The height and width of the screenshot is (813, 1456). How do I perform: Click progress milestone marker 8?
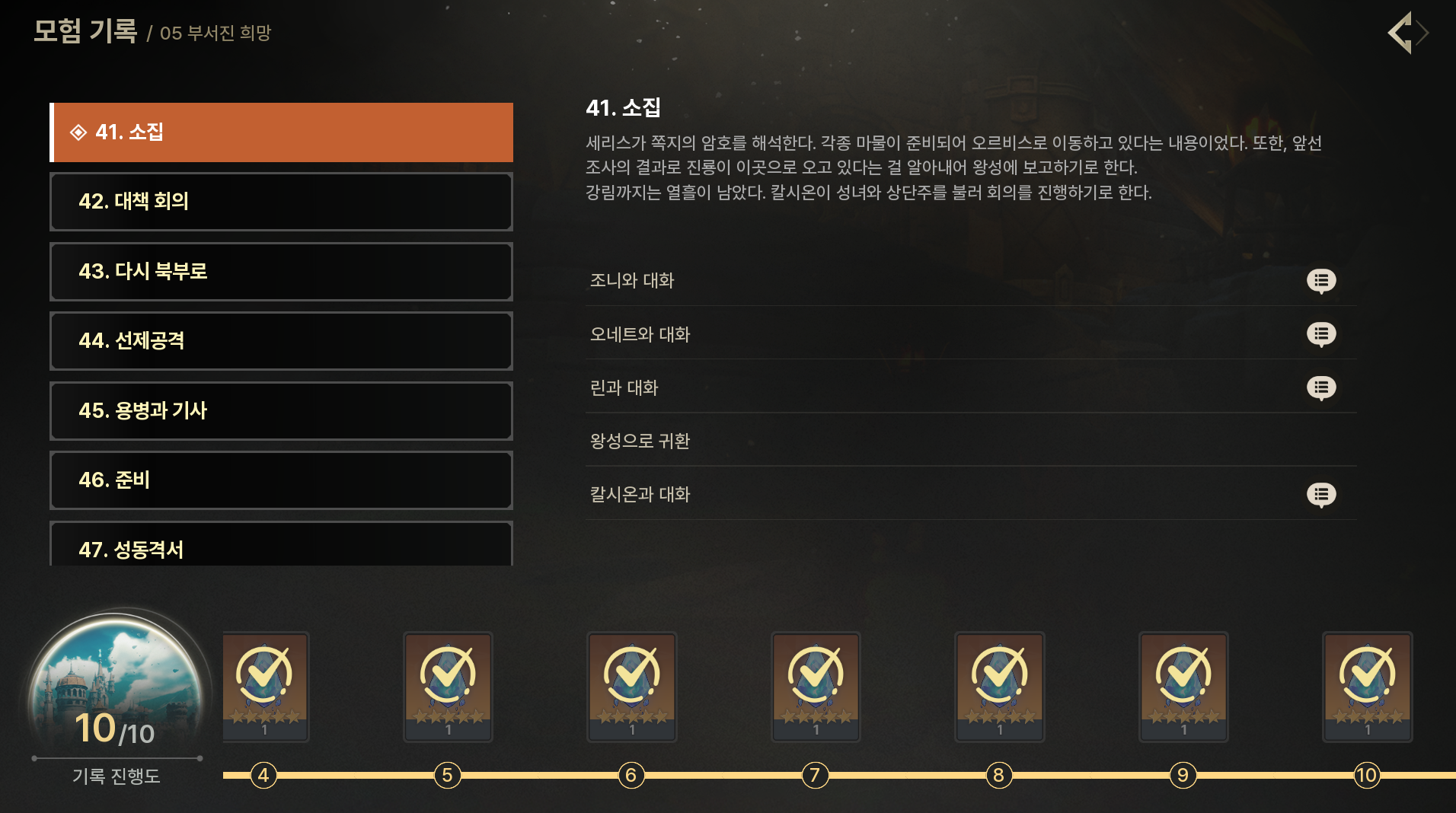998,775
